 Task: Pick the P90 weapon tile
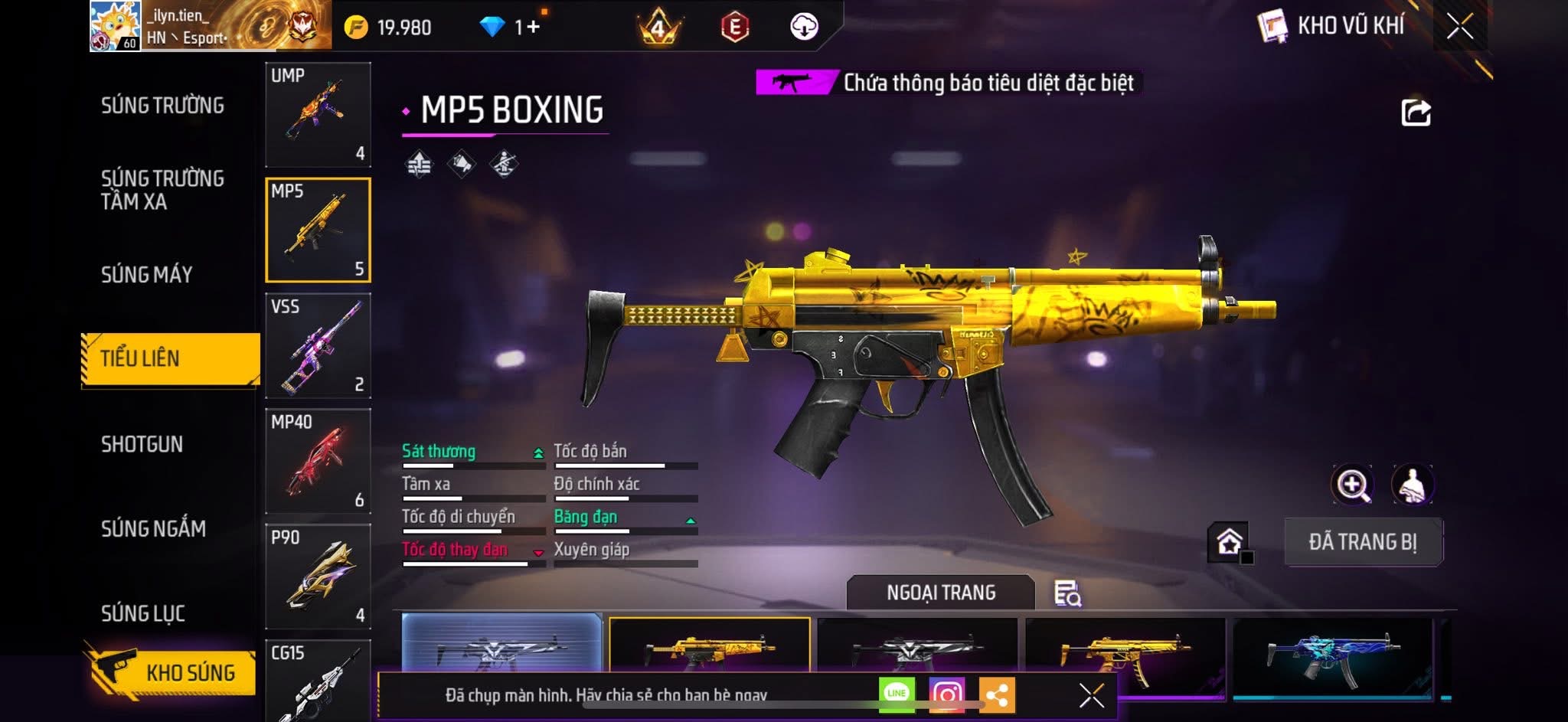click(318, 577)
